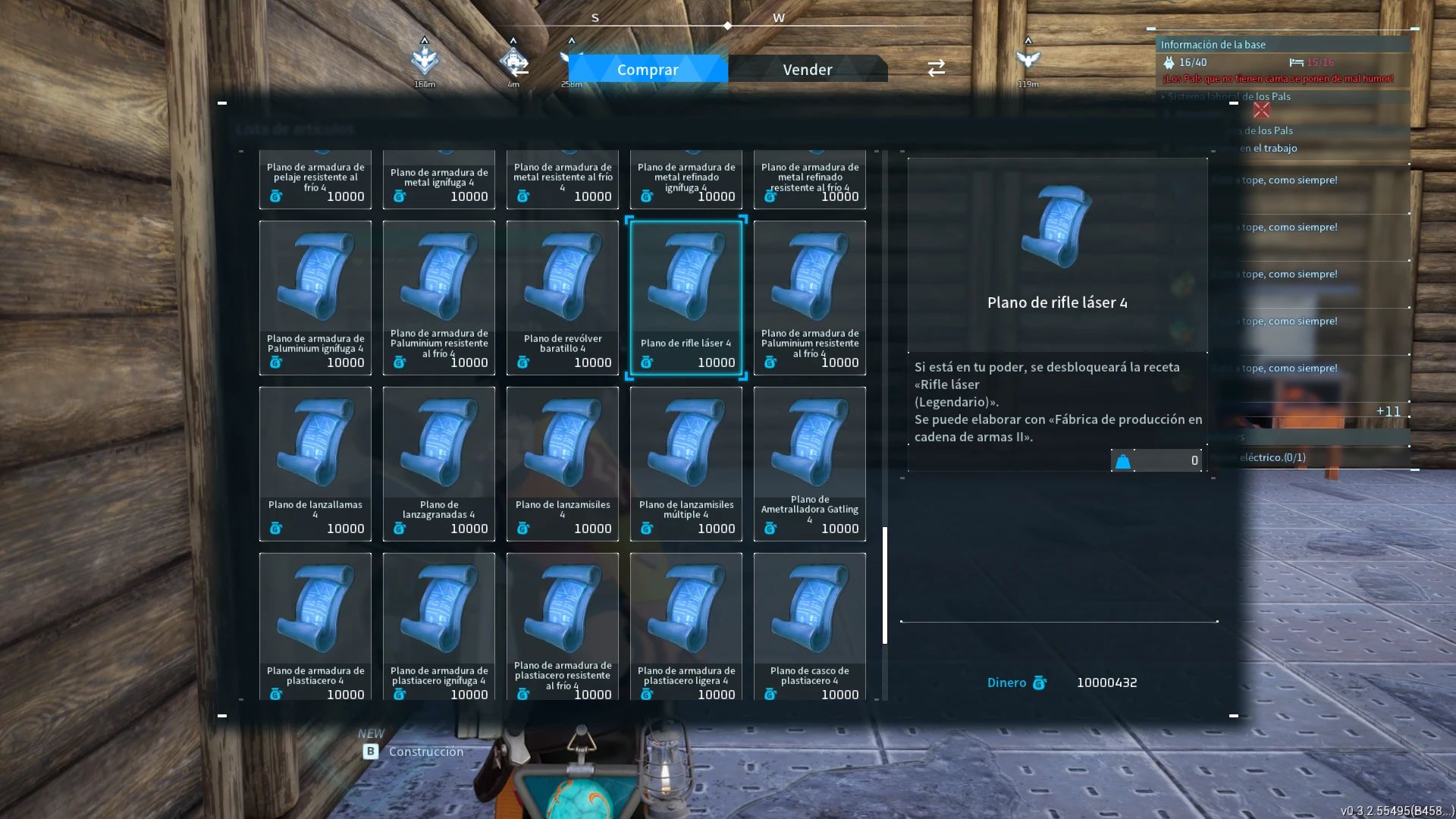Screen dimensions: 1456x819
Task: Open the Comprar tab
Action: coord(648,69)
